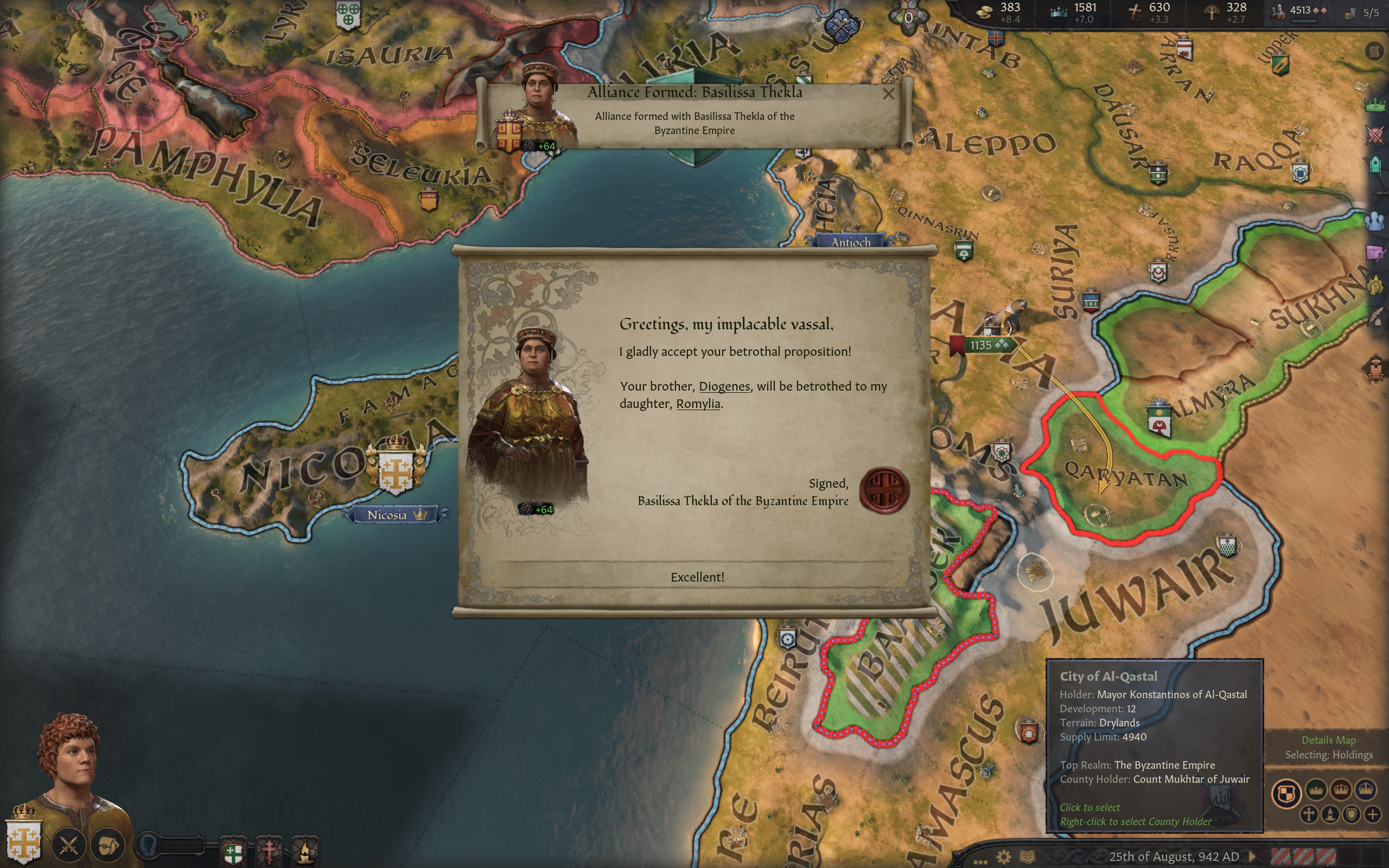The height and width of the screenshot is (868, 1389).
Task: Close the Alliance Formed notification
Action: (888, 93)
